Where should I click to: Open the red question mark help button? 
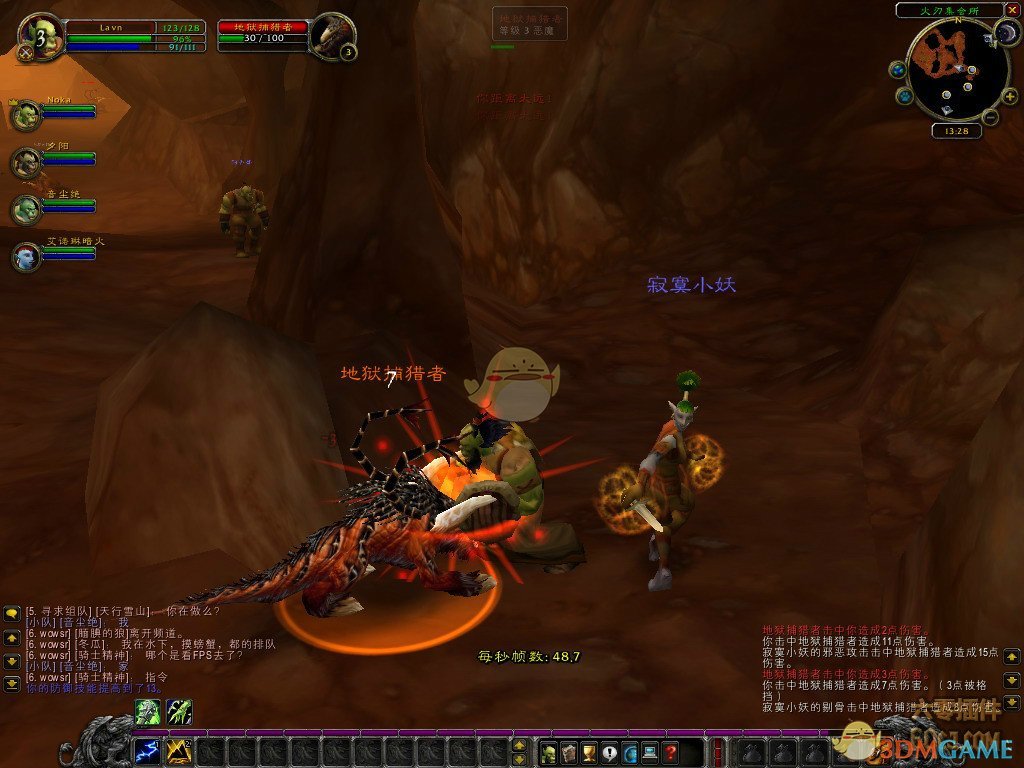(x=671, y=752)
